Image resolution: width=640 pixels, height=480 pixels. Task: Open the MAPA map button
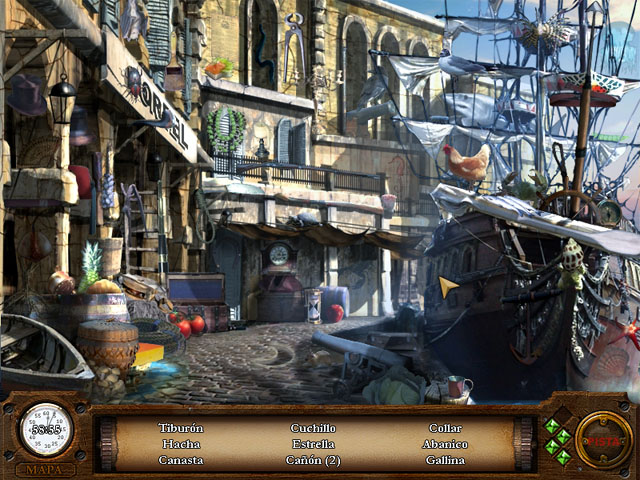click(46, 469)
